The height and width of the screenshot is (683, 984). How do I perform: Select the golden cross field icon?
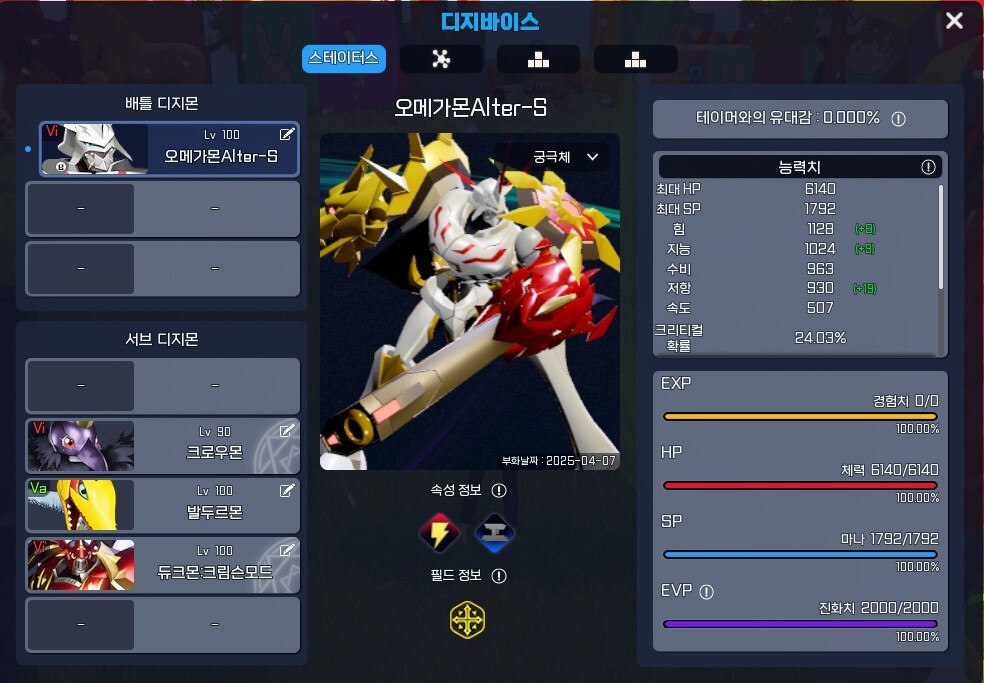[x=467, y=620]
